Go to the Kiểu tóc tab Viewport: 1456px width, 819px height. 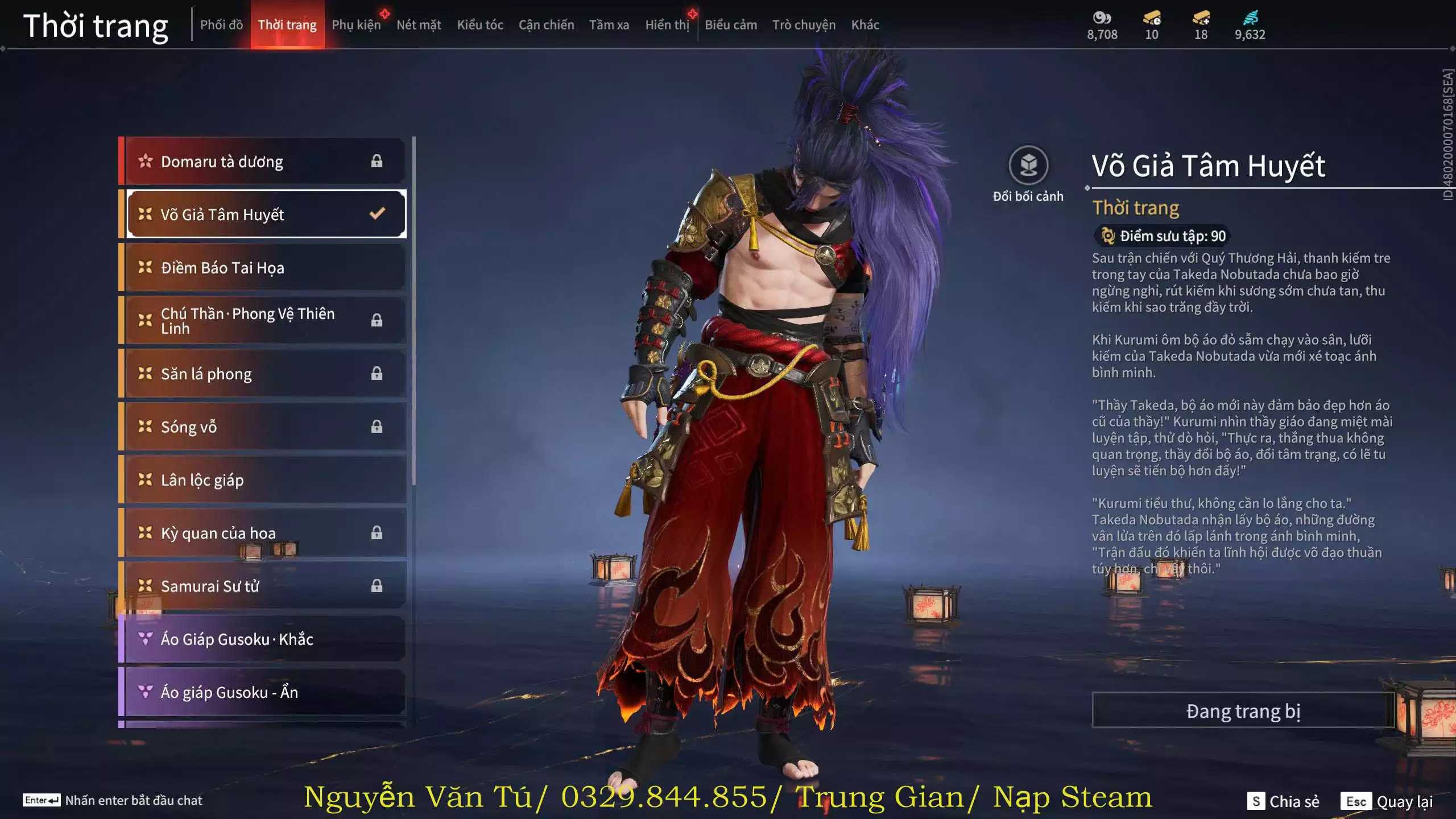pos(480,25)
